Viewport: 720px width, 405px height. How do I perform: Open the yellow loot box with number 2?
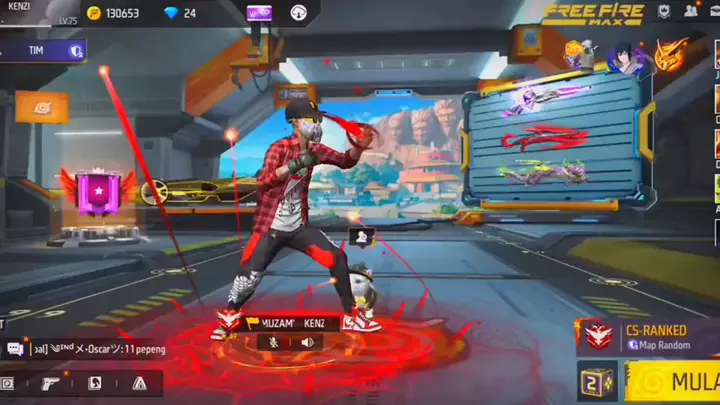coord(596,382)
